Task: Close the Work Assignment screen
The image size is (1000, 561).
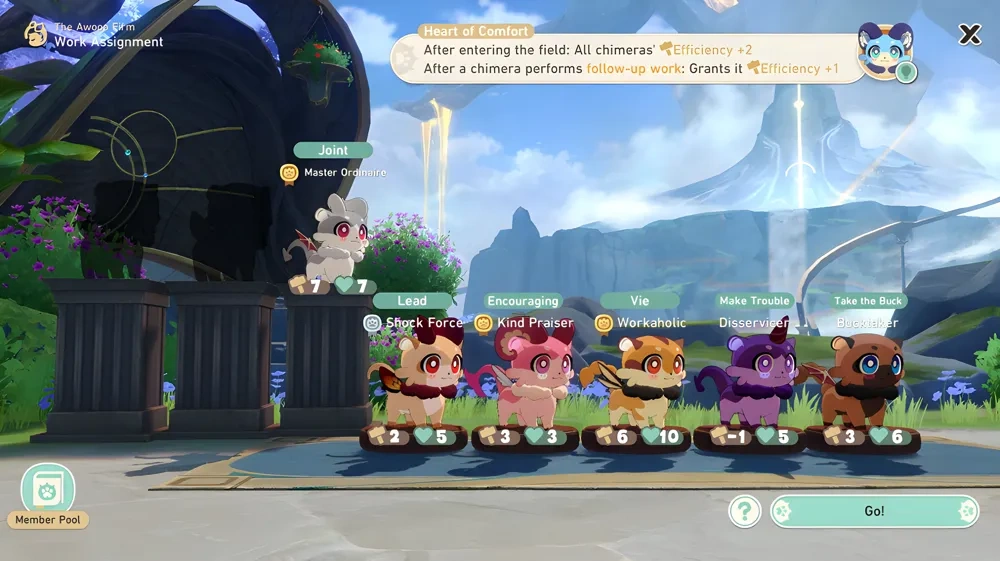Action: pyautogui.click(x=969, y=35)
